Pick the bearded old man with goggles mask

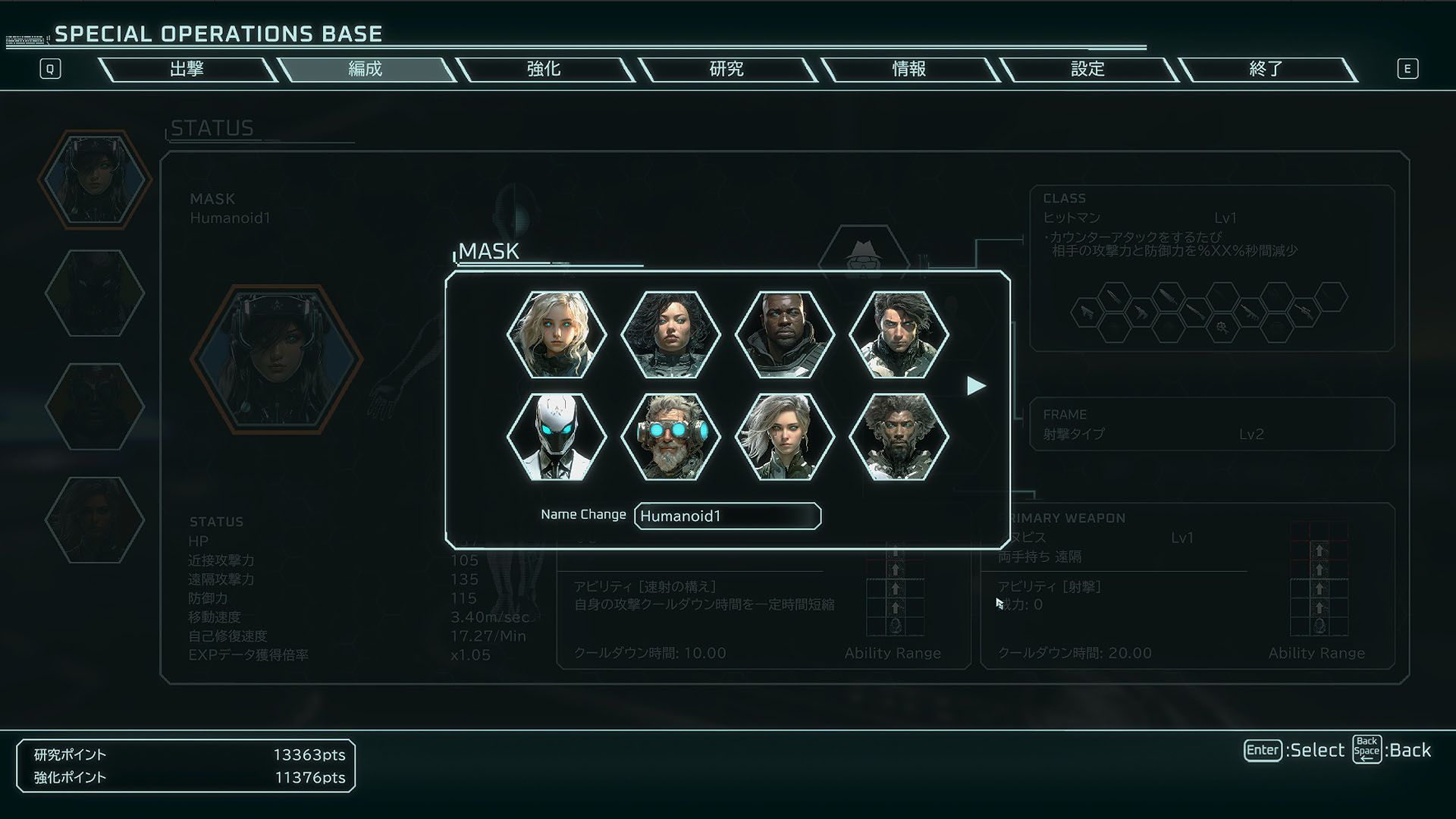670,437
